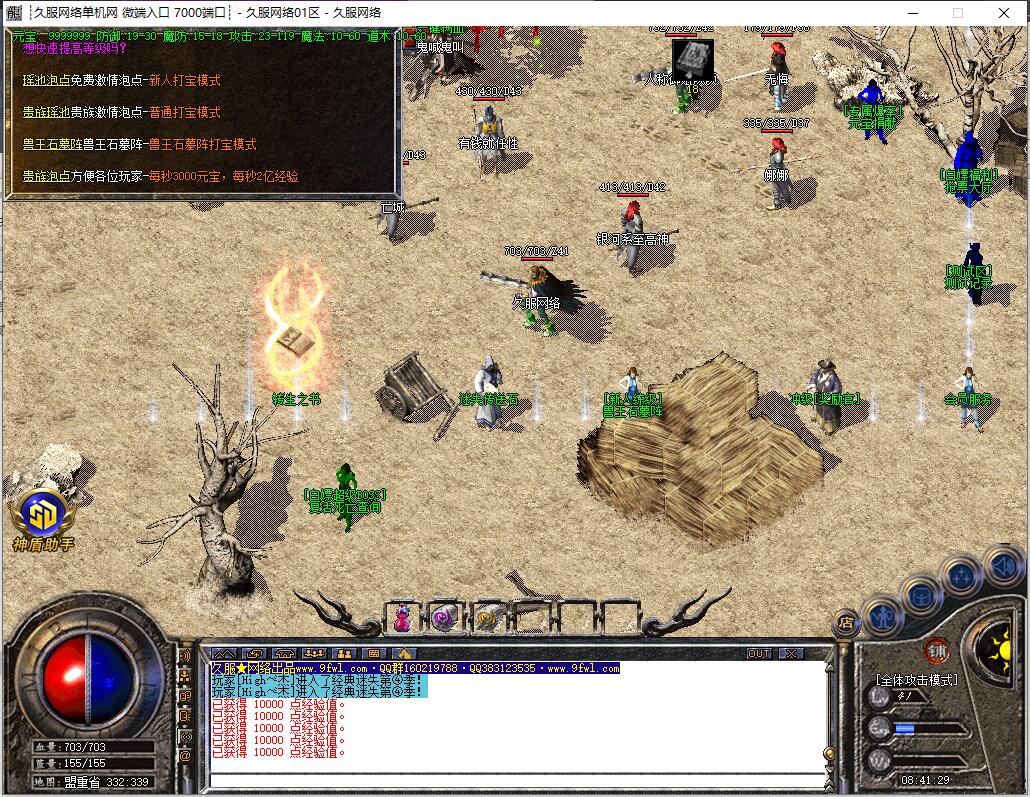Open the bag inventory round button
The height and width of the screenshot is (797, 1030).
[921, 594]
